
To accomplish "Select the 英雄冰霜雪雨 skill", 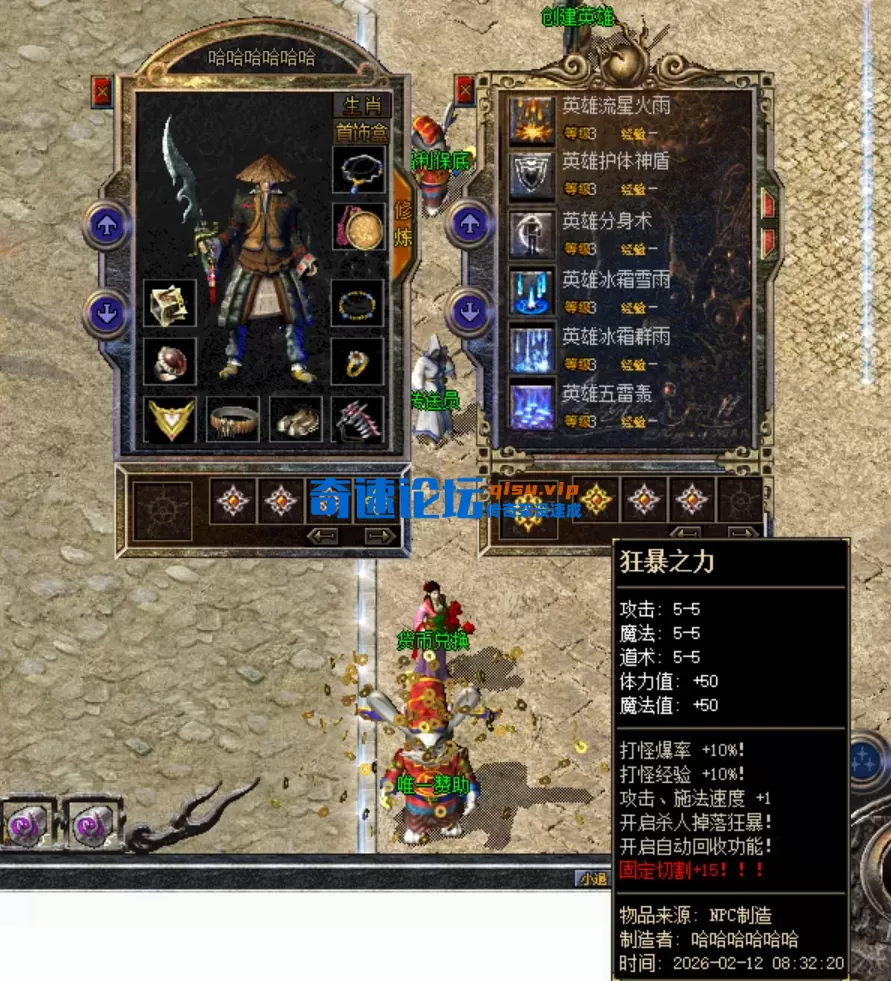I will tap(531, 291).
